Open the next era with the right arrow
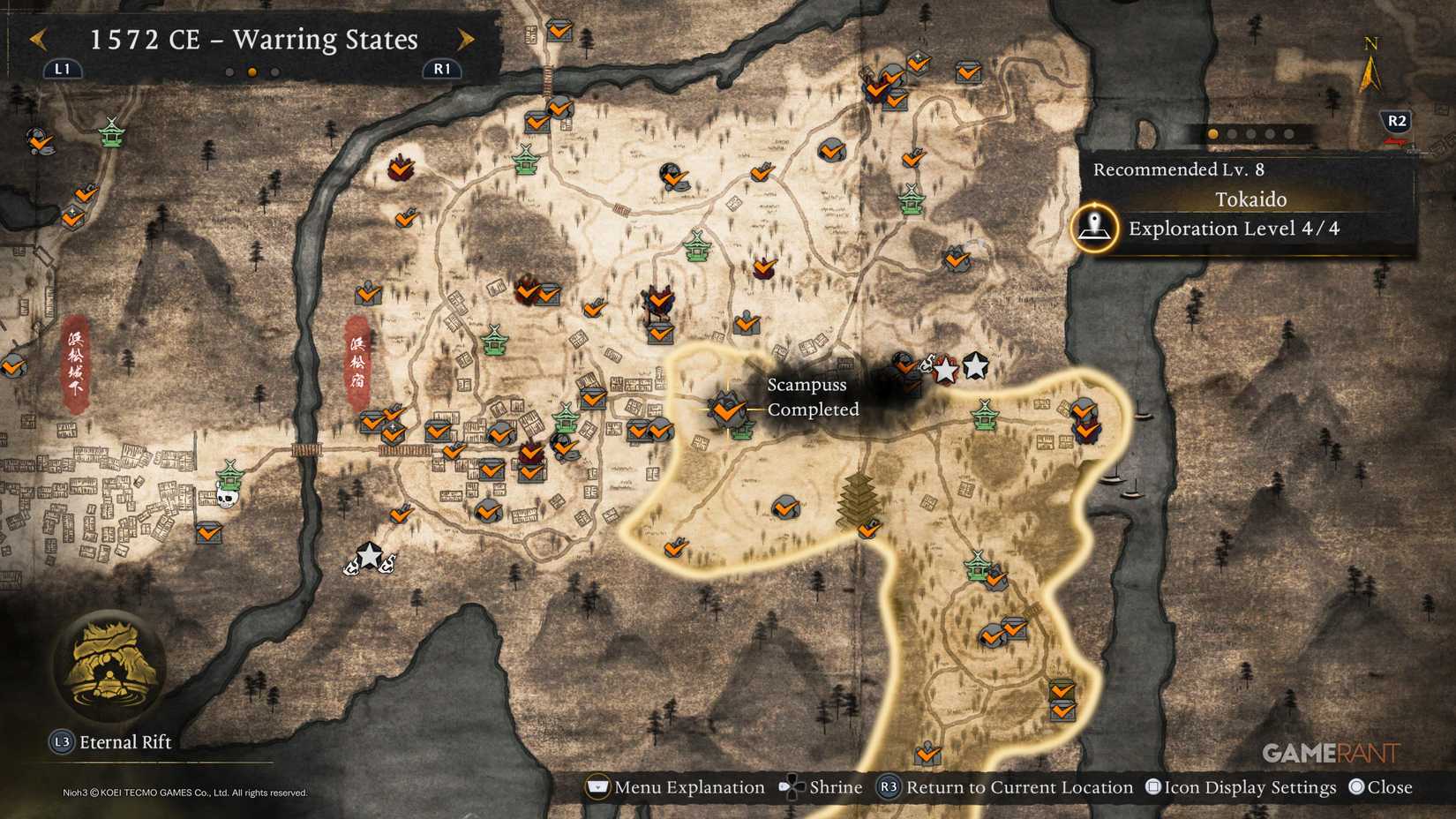This screenshot has width=1456, height=819. tap(466, 39)
